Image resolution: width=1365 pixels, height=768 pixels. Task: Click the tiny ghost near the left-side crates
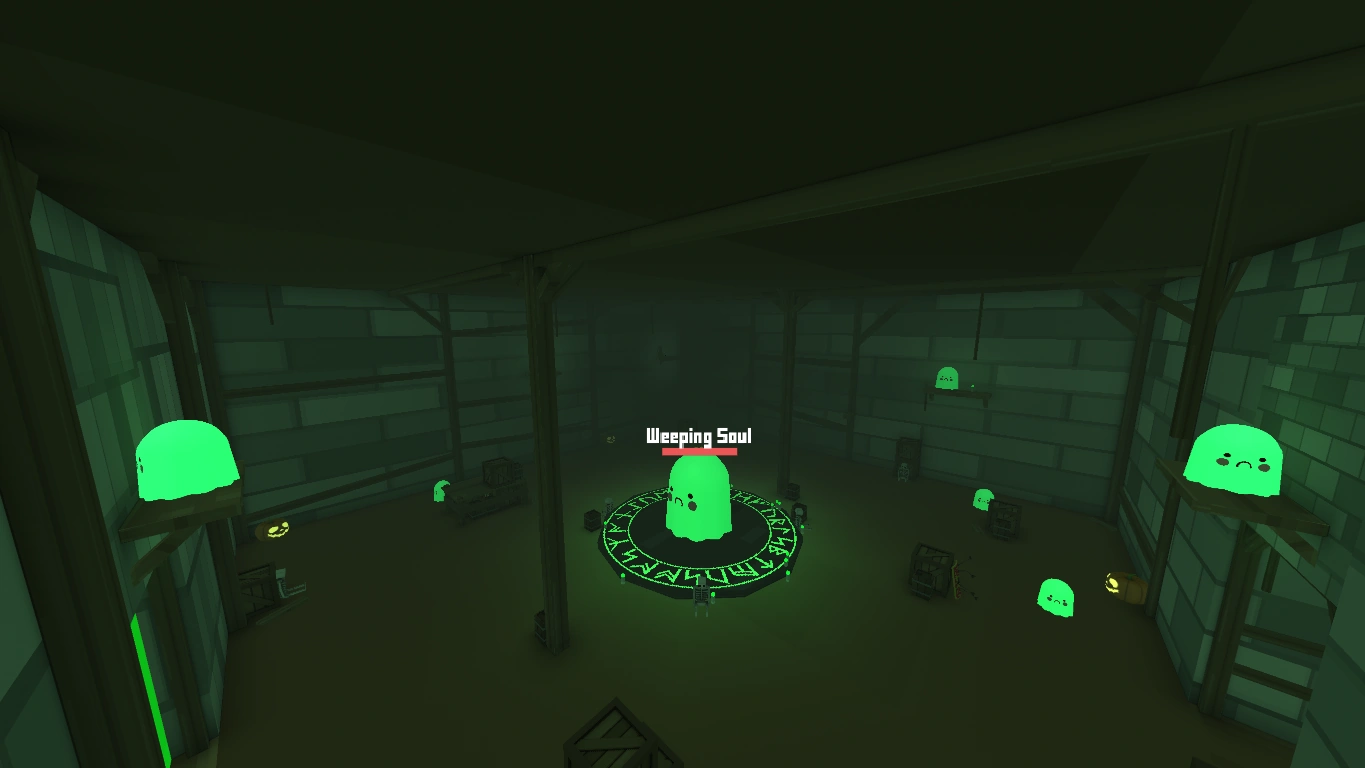pyautogui.click(x=441, y=490)
